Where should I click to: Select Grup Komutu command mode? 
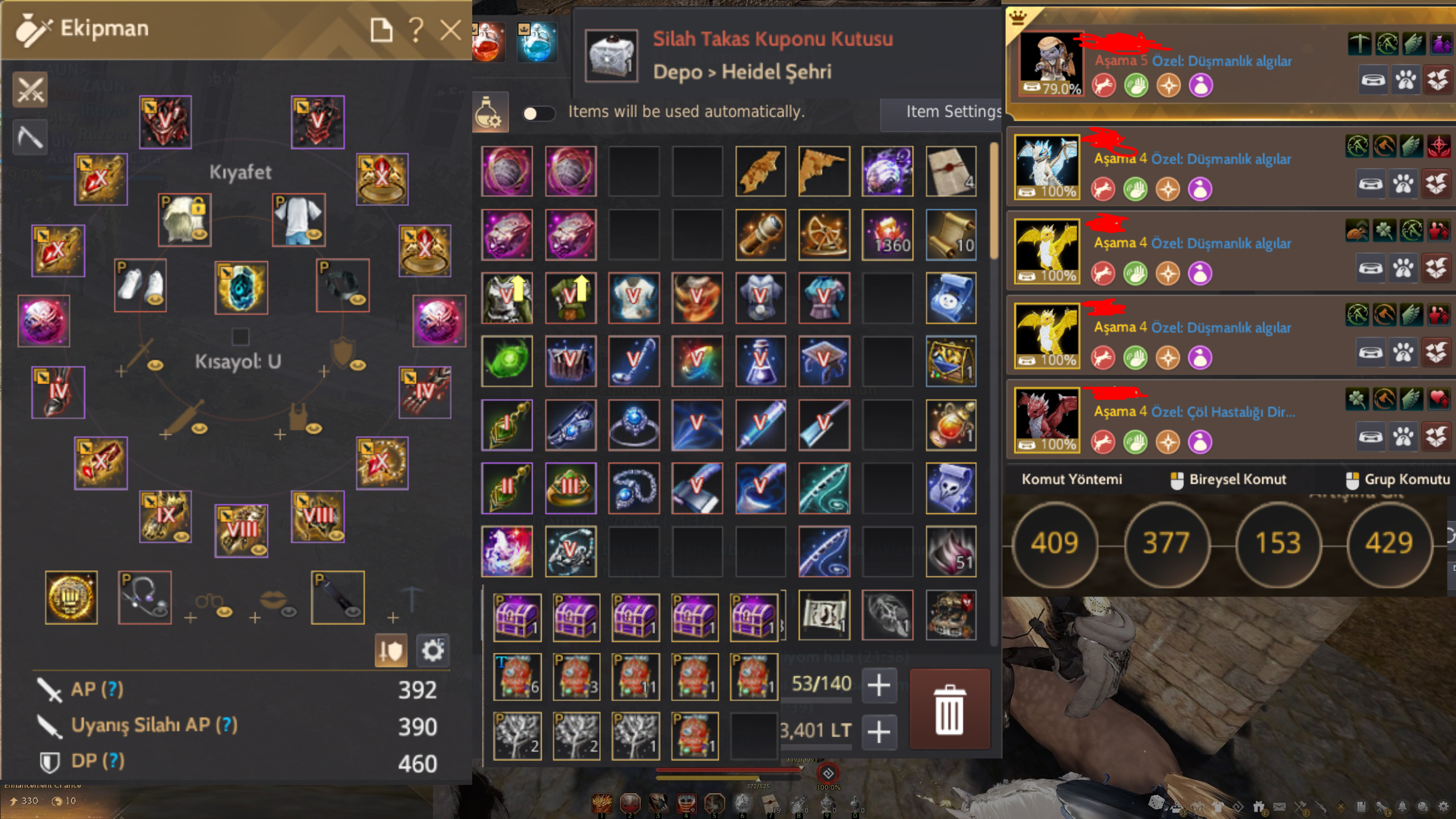1399,479
